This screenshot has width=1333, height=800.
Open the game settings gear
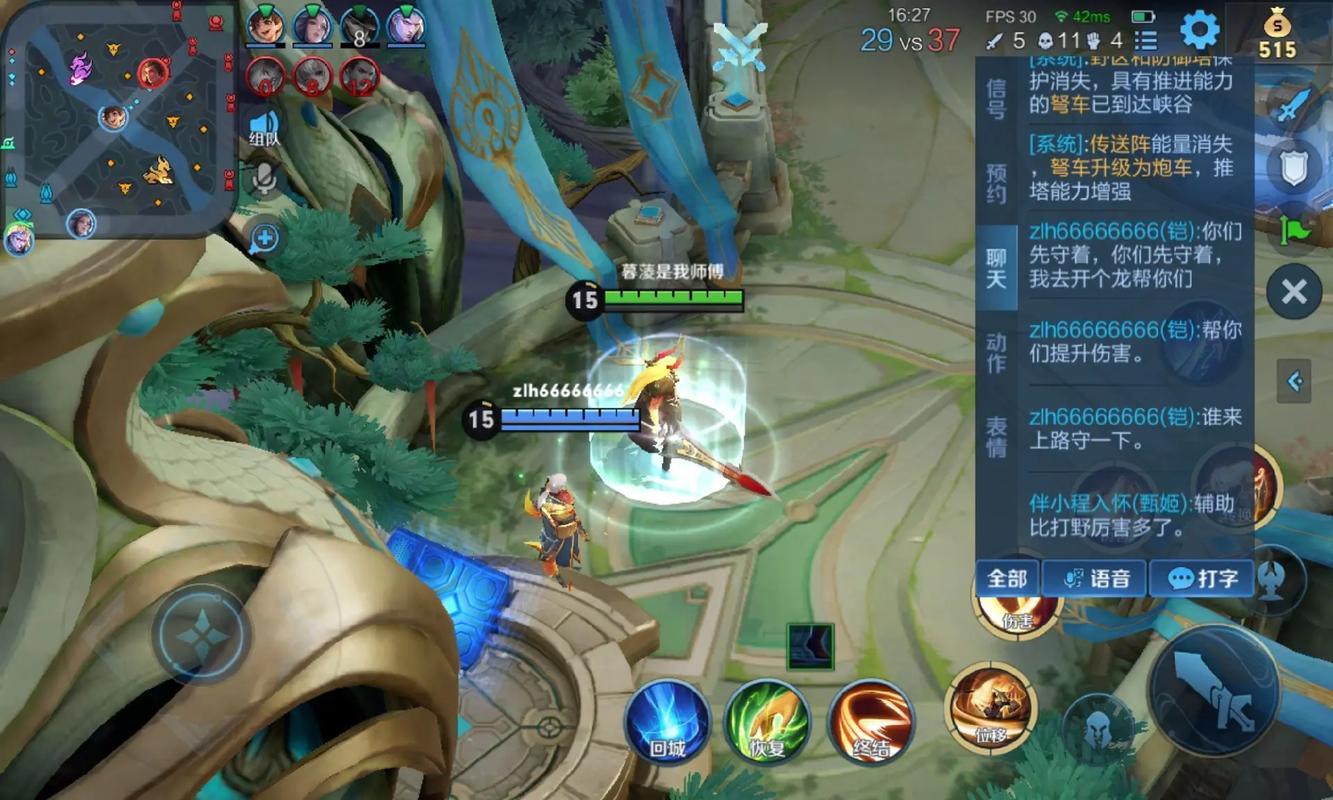(1197, 30)
